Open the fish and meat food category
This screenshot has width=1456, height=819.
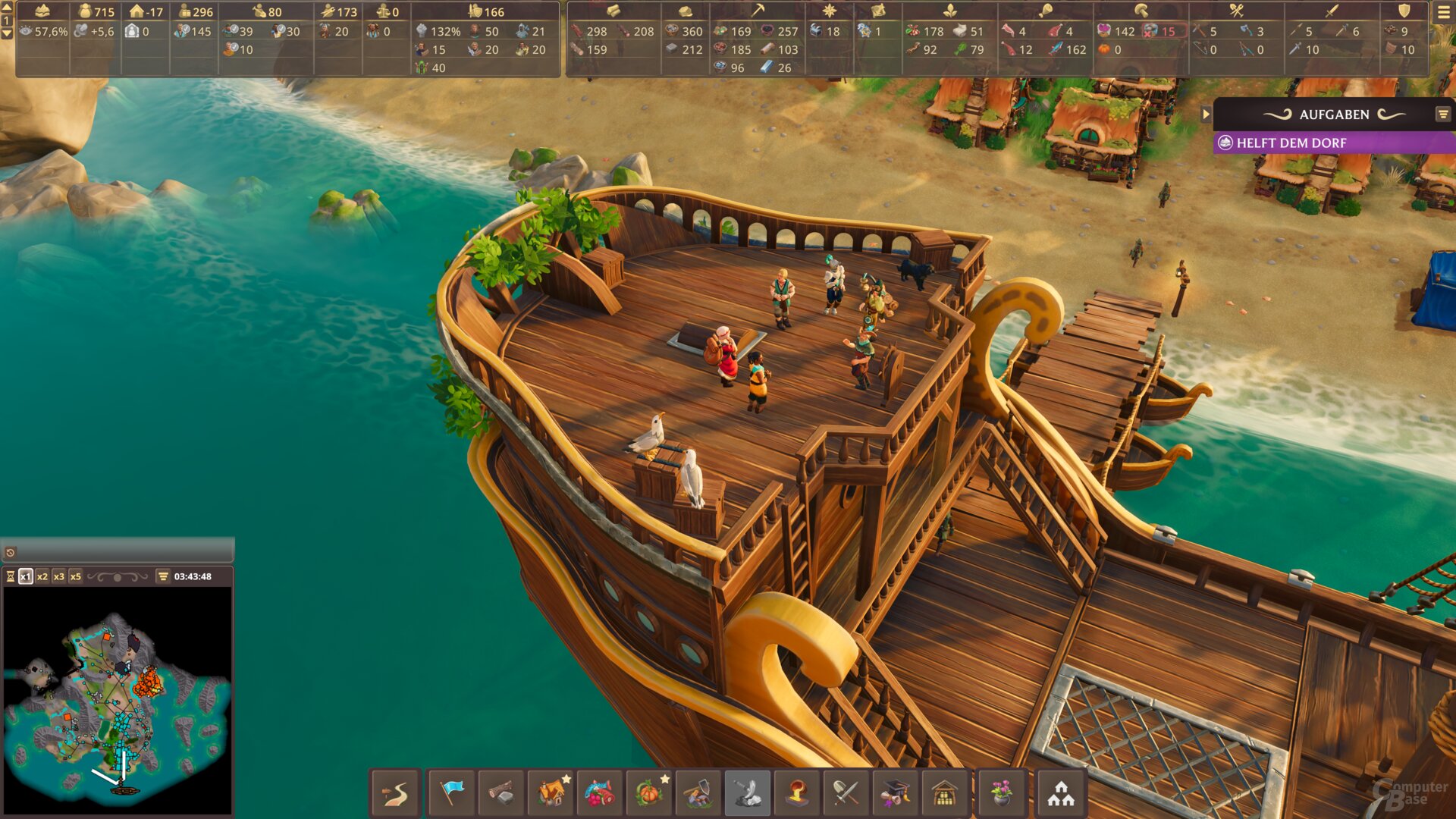click(x=600, y=793)
